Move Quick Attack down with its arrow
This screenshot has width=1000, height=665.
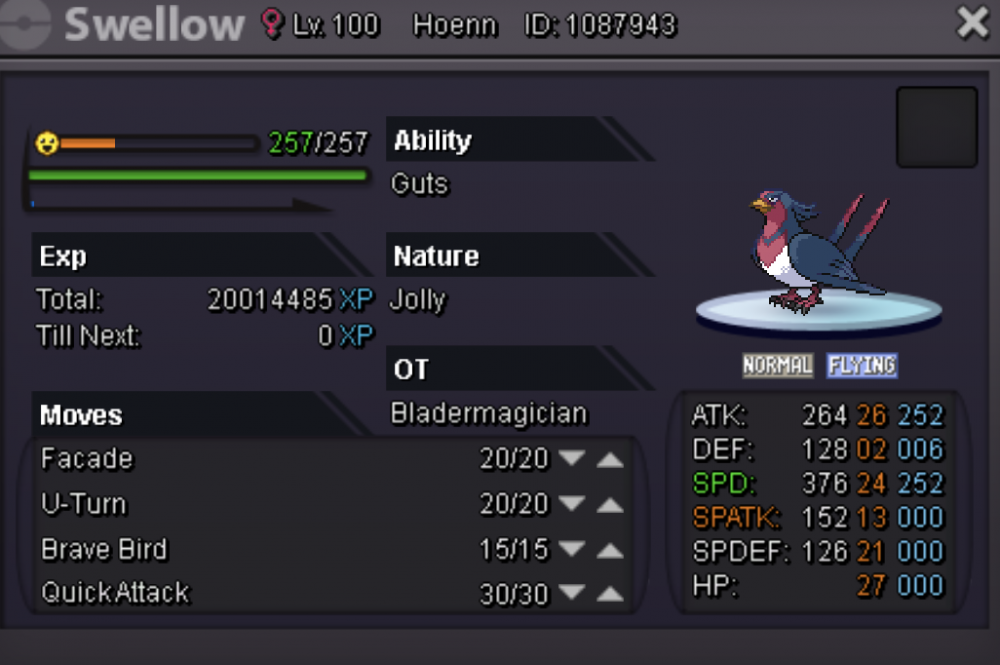pyautogui.click(x=572, y=594)
